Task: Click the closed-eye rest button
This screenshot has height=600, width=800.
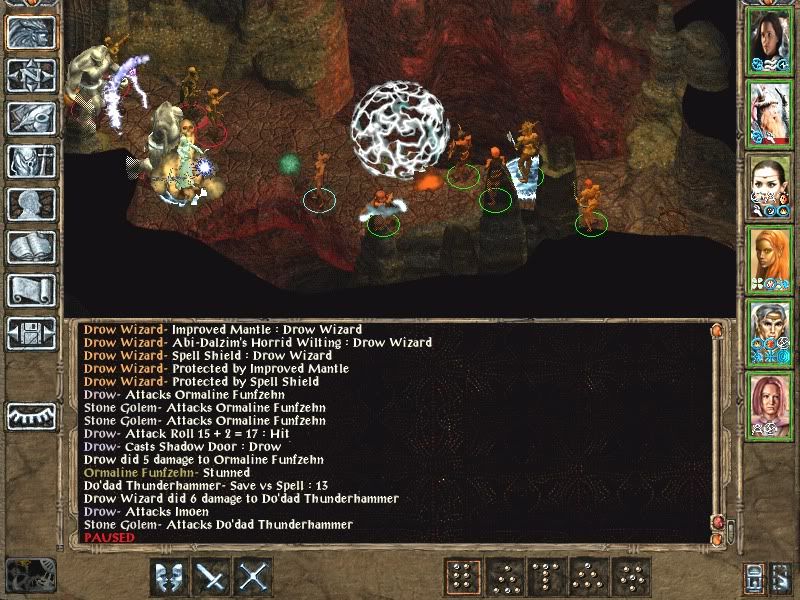Action: coord(30,414)
